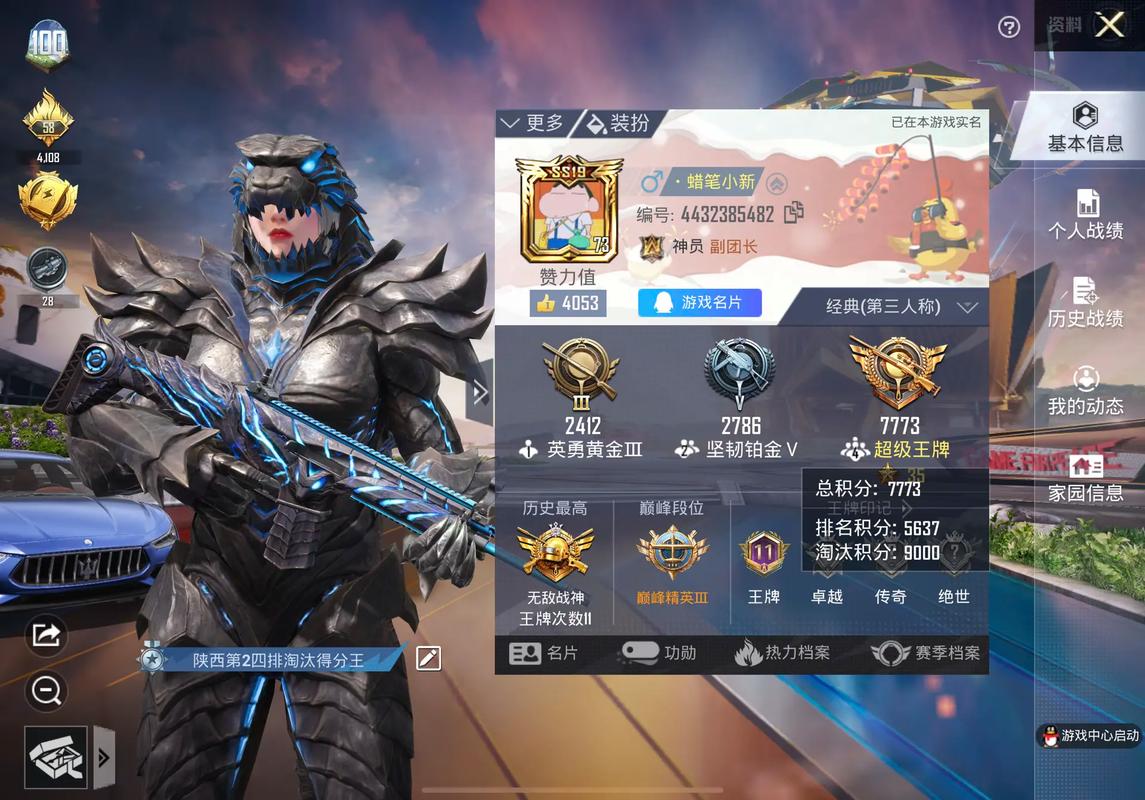Switch to the 名片 bottom tab
The width and height of the screenshot is (1145, 800).
click(x=544, y=653)
